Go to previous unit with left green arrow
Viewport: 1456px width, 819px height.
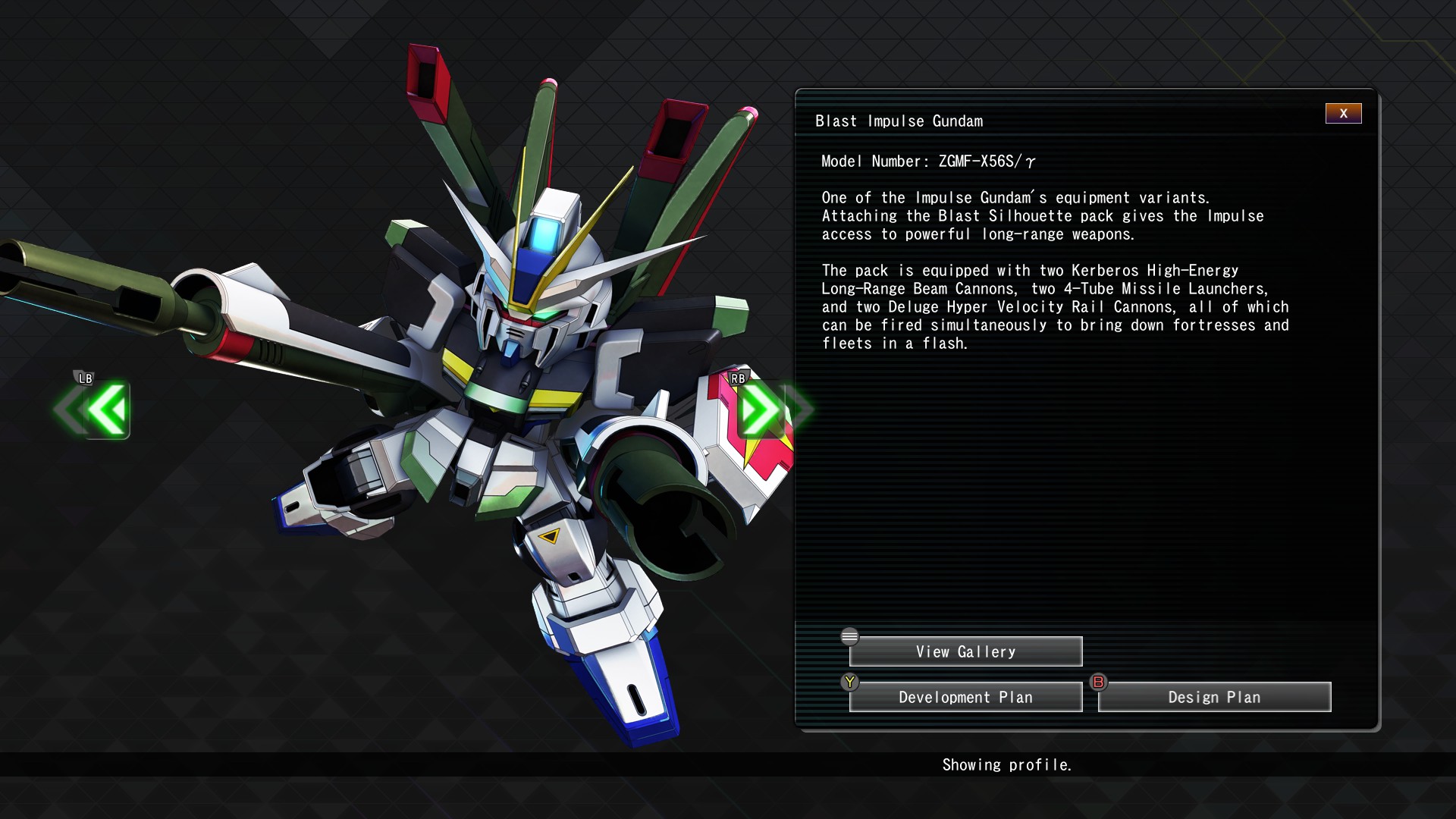coord(106,410)
